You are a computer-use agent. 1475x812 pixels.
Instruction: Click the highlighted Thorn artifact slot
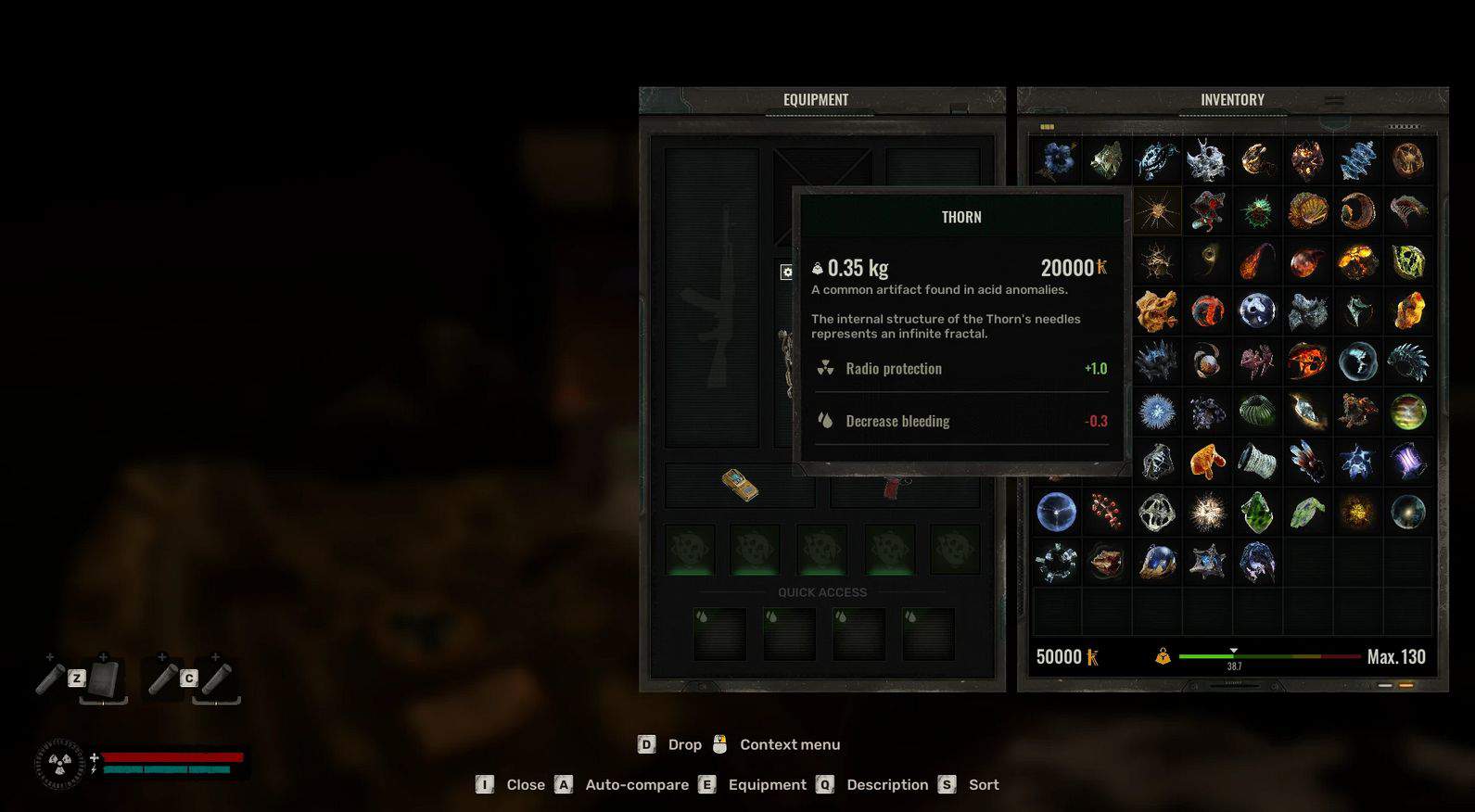[1156, 211]
